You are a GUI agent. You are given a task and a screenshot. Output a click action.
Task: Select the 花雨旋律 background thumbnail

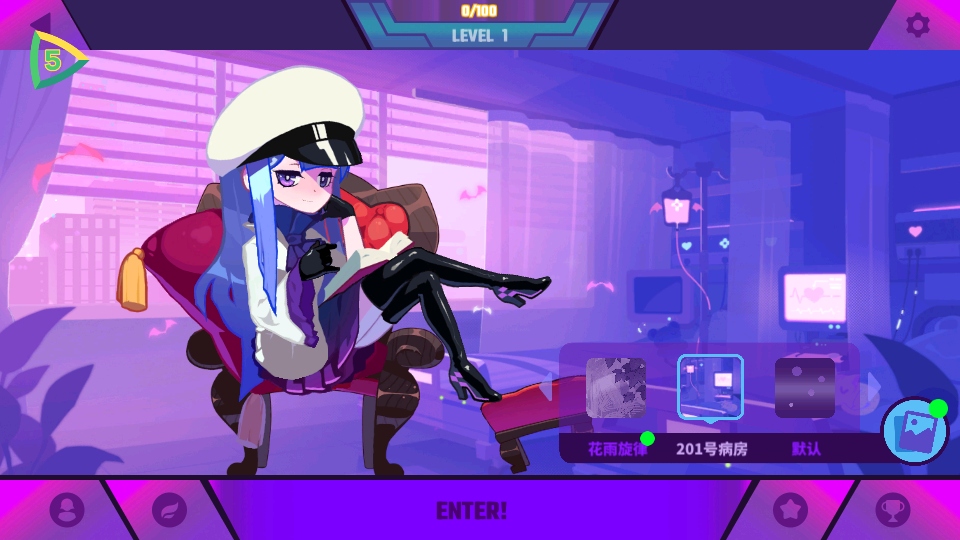tap(615, 388)
